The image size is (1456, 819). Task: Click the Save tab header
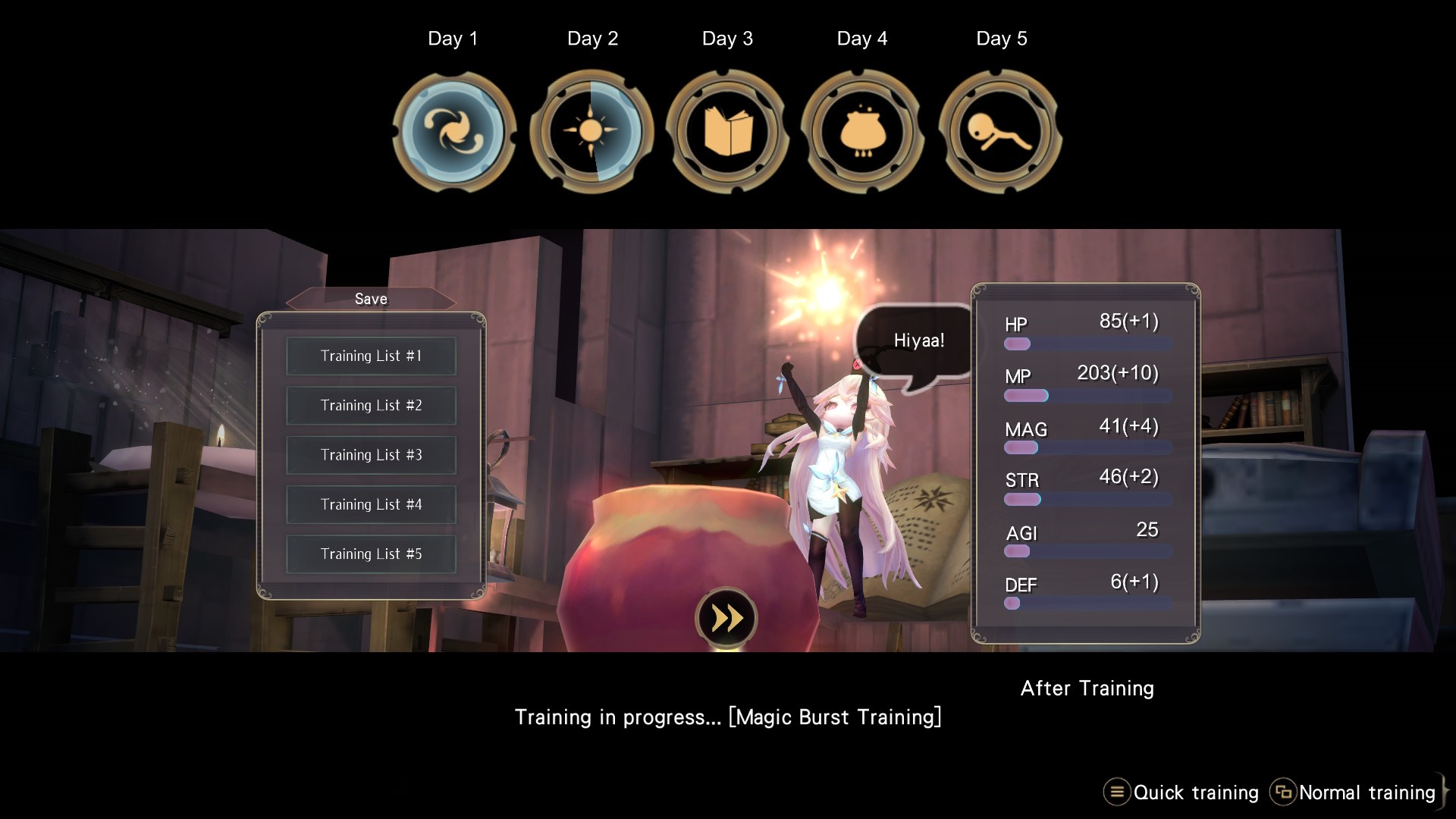[371, 300]
